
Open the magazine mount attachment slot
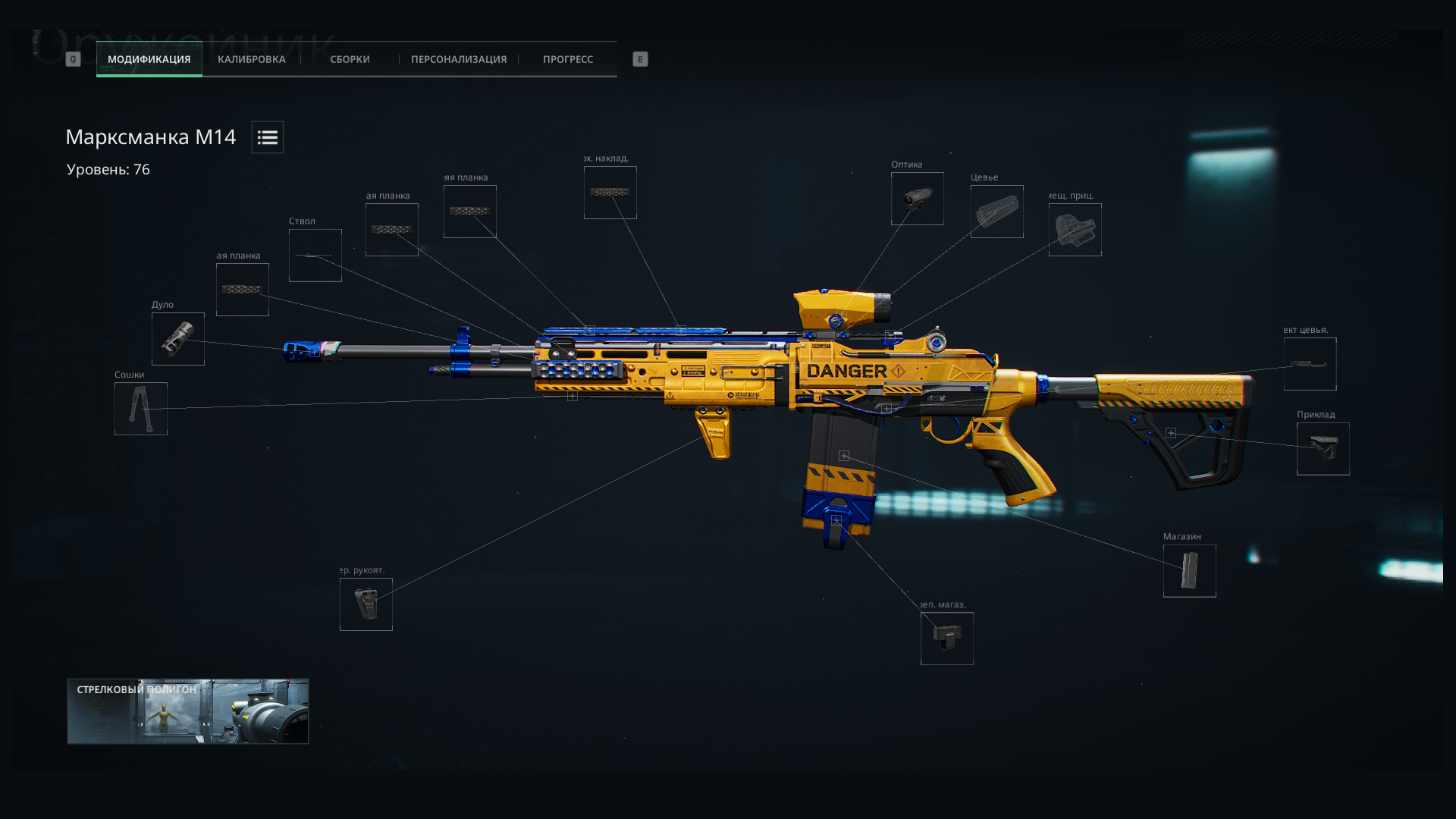(947, 639)
